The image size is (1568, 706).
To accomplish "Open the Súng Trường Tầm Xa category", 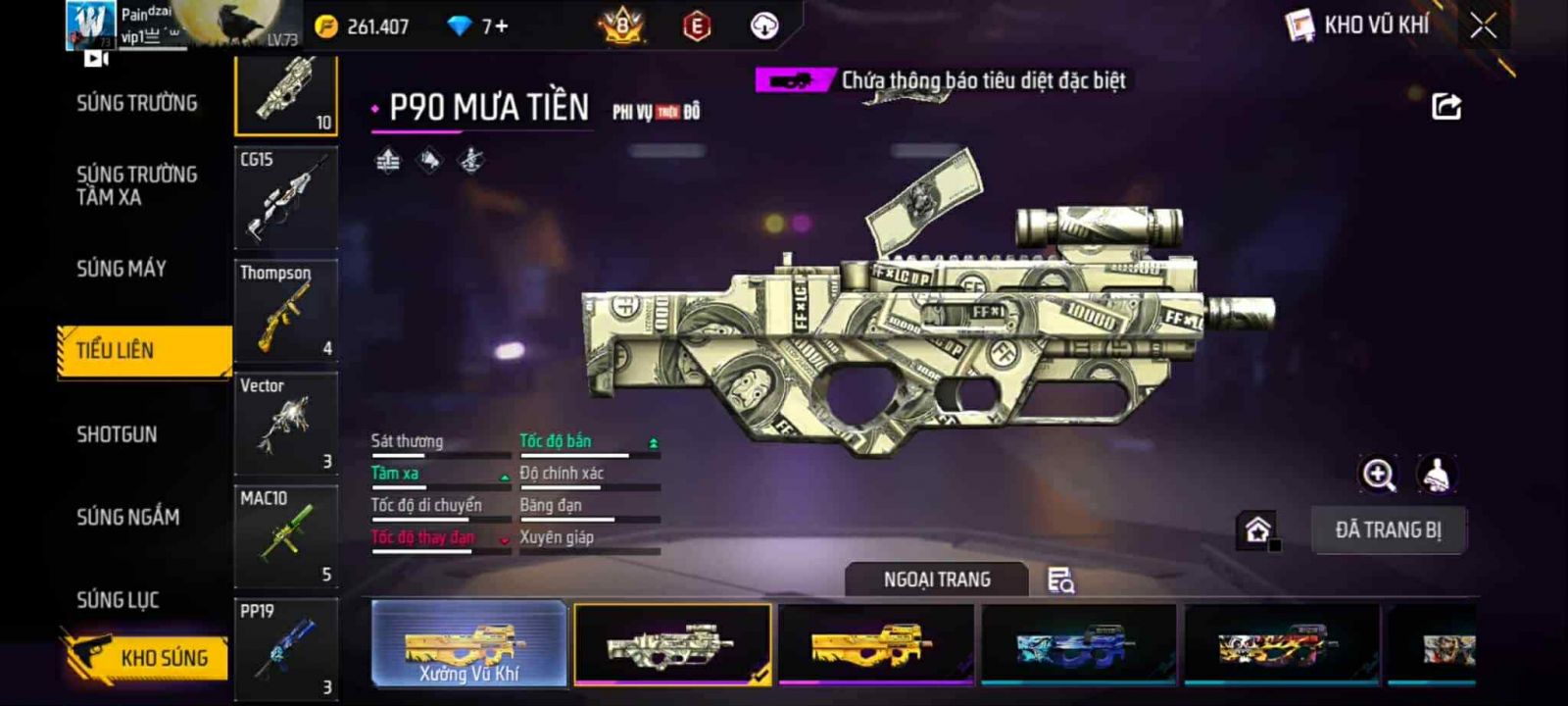I will coord(137,185).
